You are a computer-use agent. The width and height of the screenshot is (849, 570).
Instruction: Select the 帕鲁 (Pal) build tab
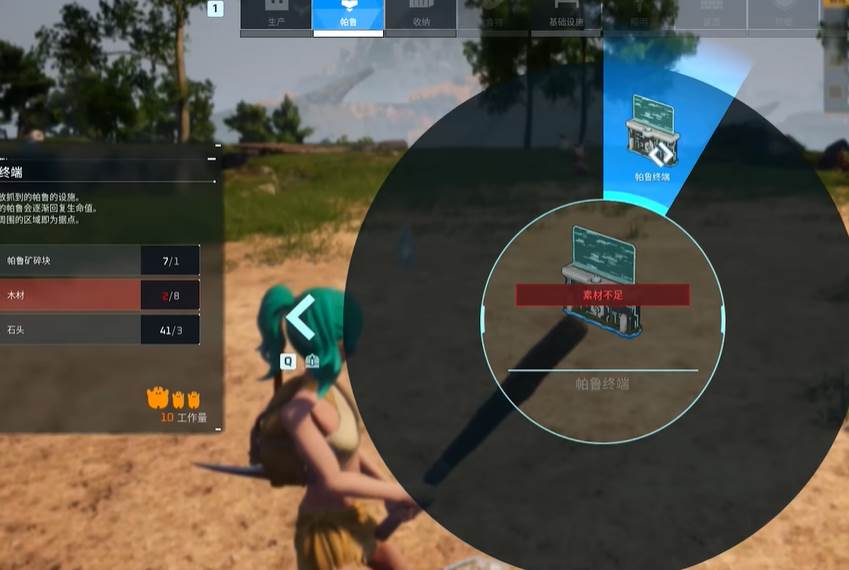click(348, 15)
